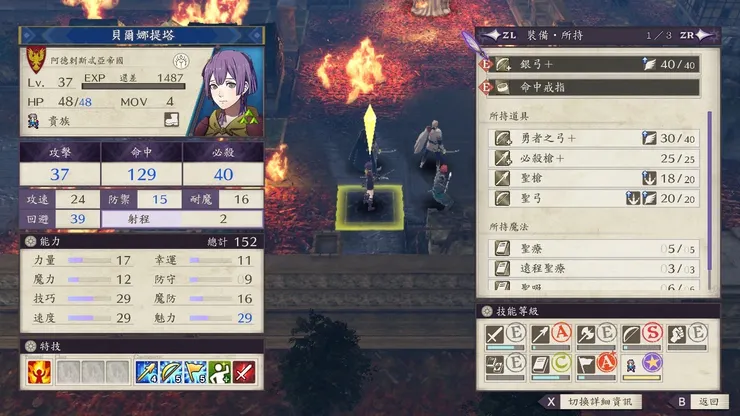The height and width of the screenshot is (416, 740).
Task: Select the blue flag level 5 ability icon
Action: [x=195, y=373]
